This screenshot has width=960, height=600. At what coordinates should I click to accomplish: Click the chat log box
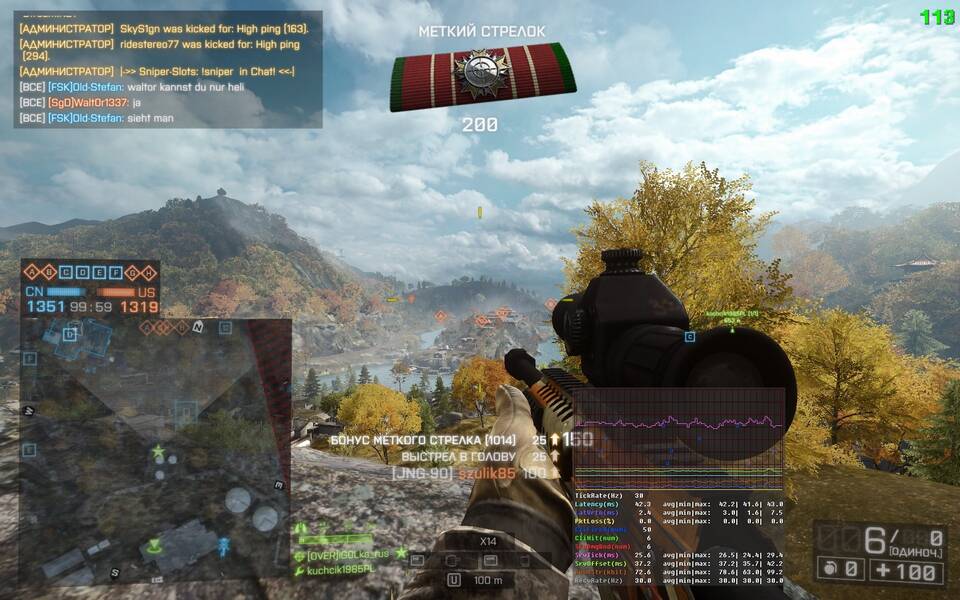tap(168, 69)
